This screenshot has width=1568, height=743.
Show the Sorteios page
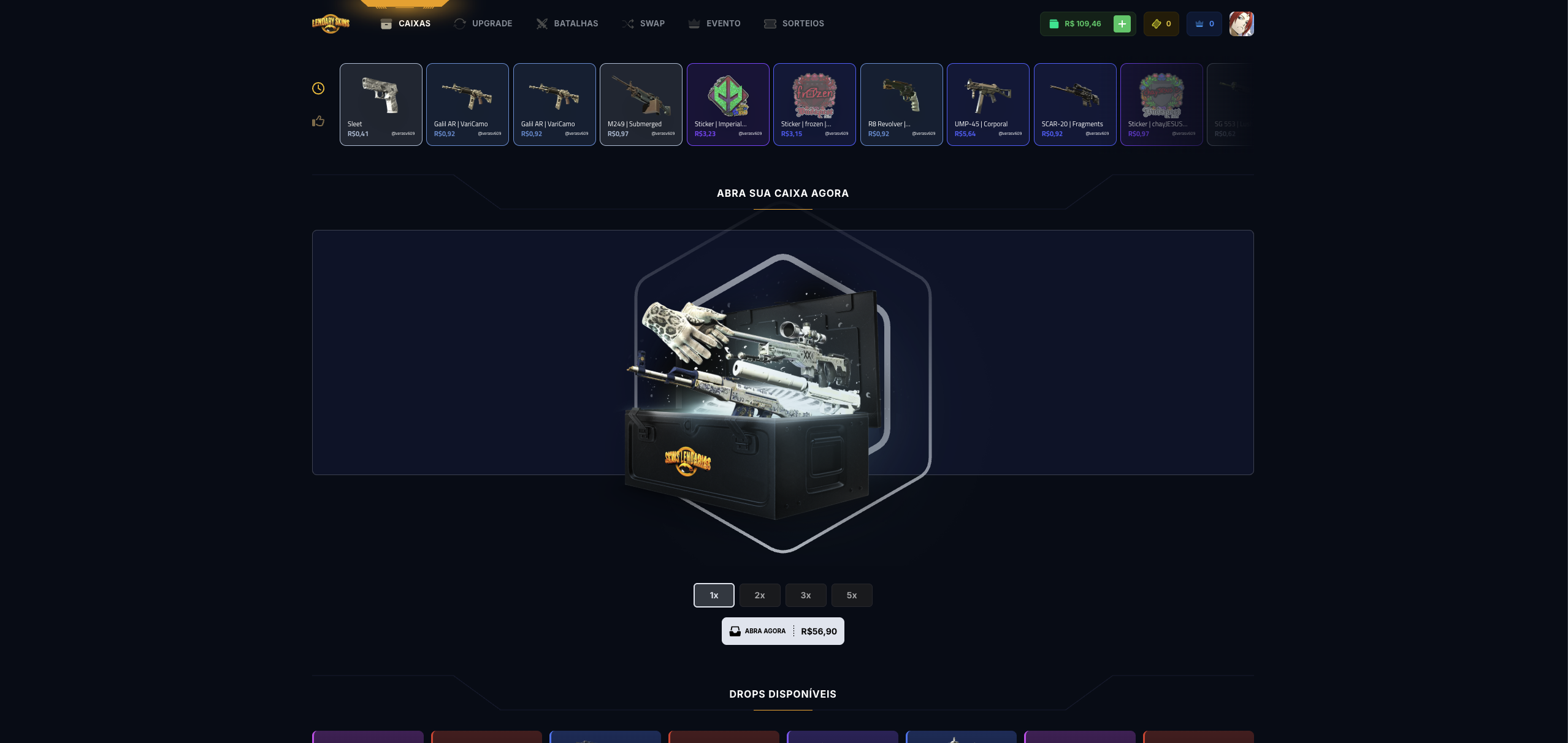tap(794, 23)
